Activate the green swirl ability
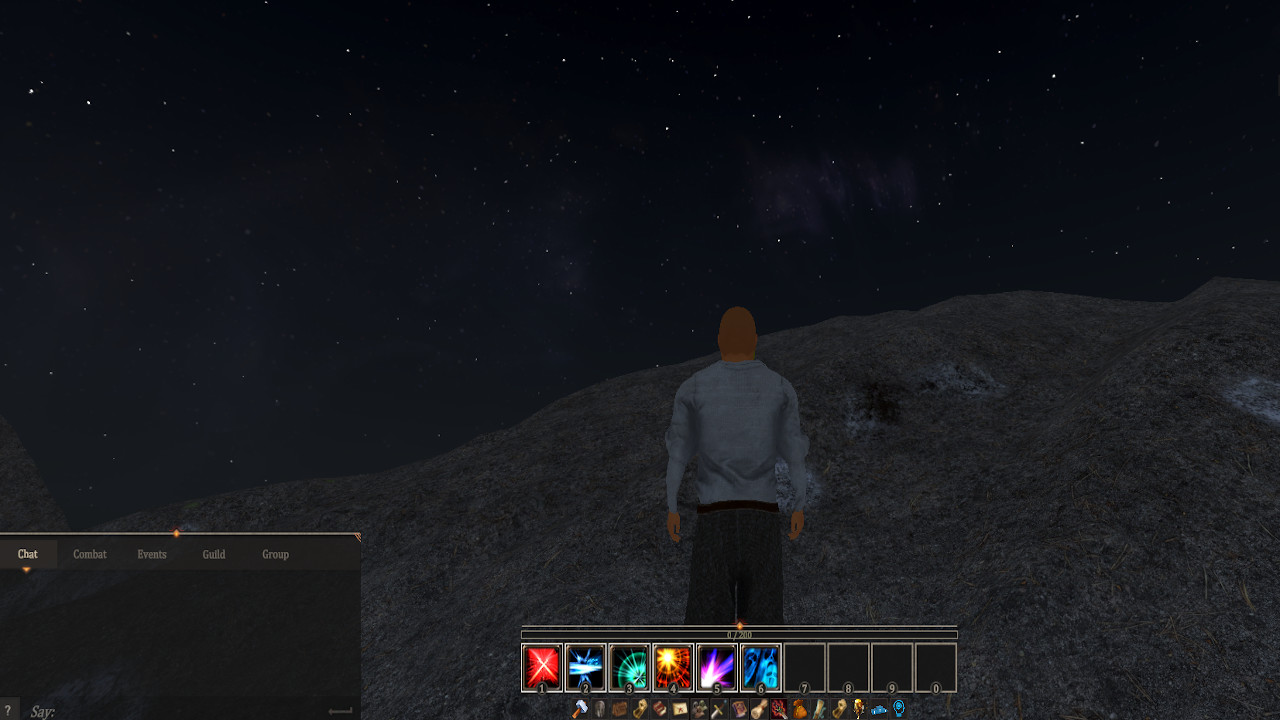 point(630,667)
